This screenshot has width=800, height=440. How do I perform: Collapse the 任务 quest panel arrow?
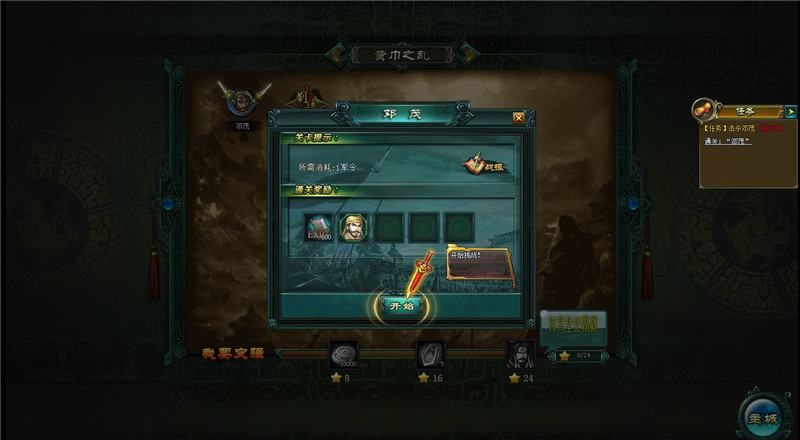(791, 112)
